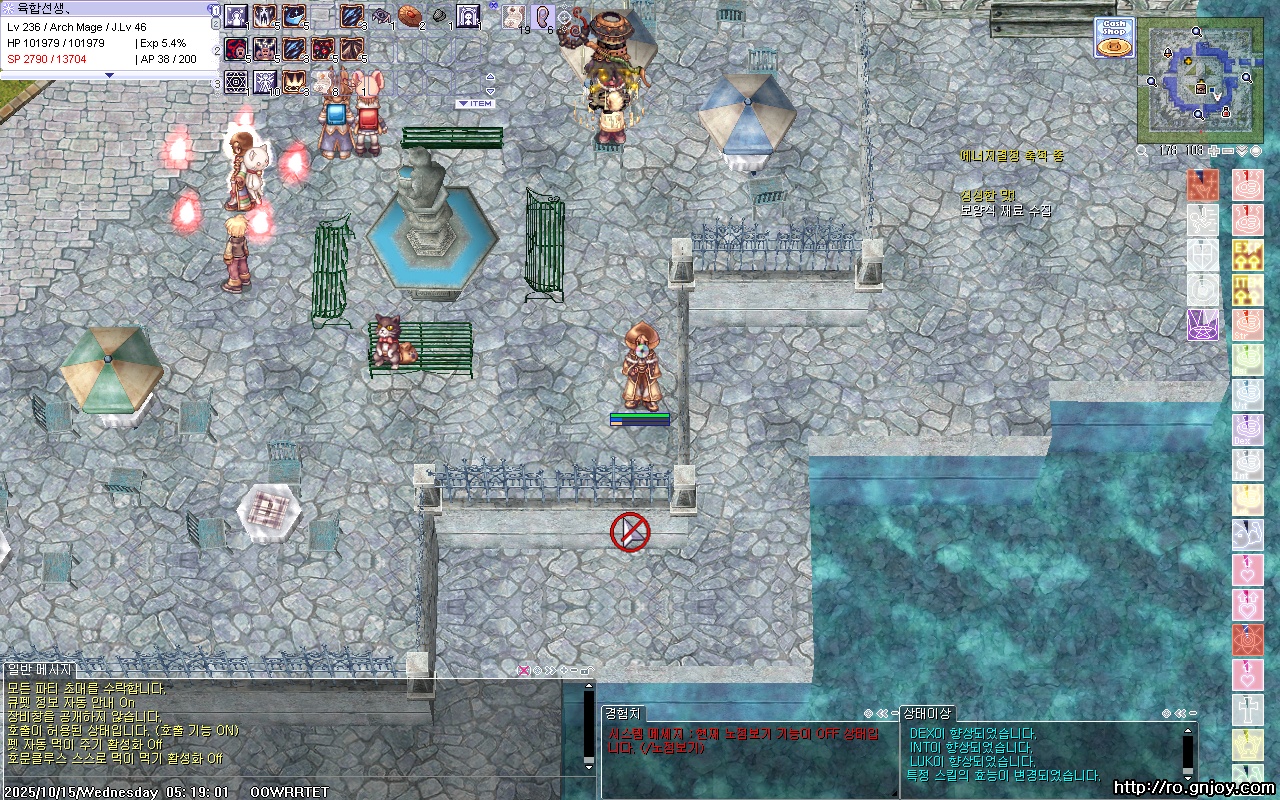This screenshot has height=800, width=1280.
Task: Click the town minimap
Action: (x=1198, y=81)
